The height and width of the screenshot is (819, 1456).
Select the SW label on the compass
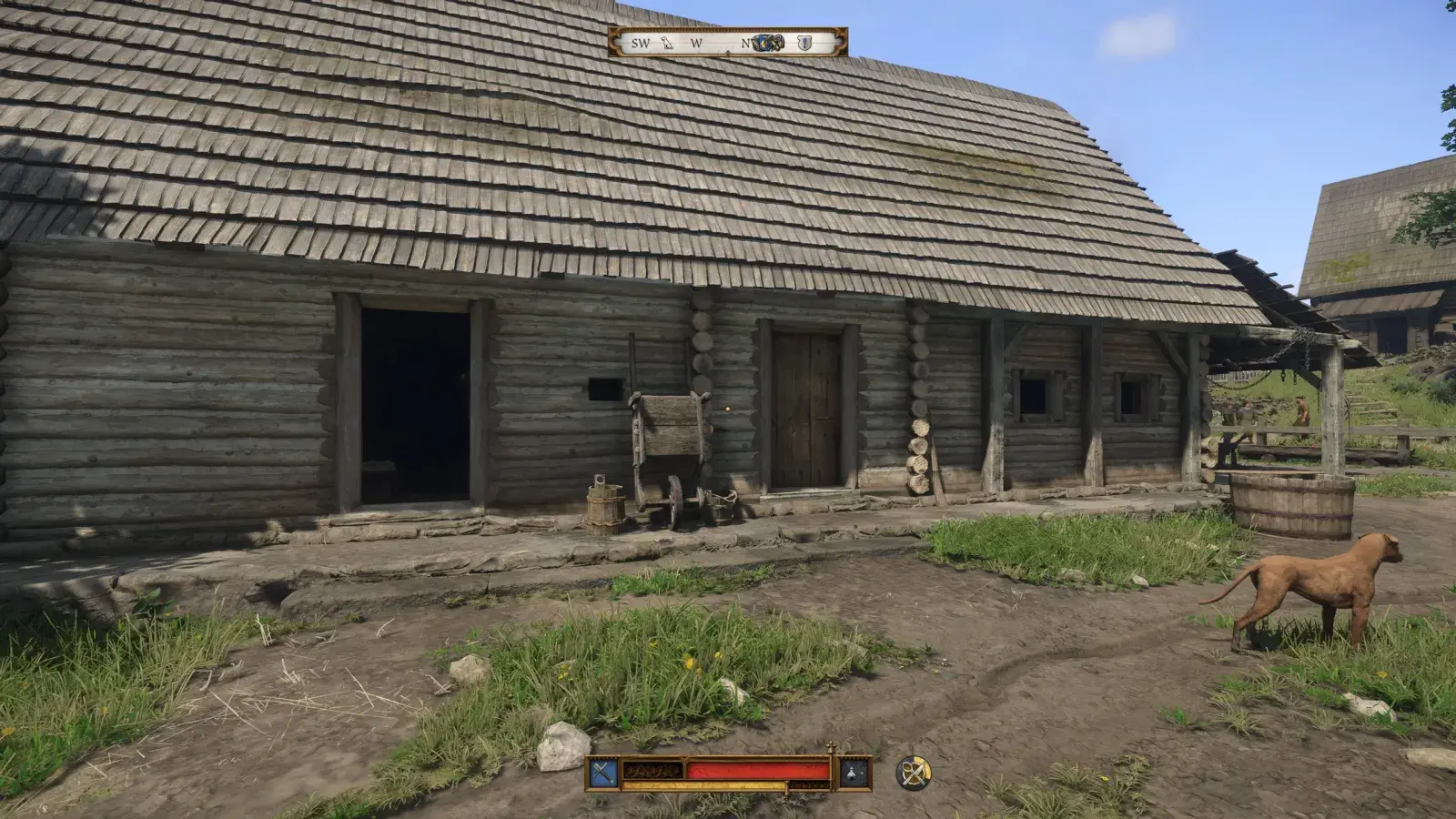pos(640,43)
